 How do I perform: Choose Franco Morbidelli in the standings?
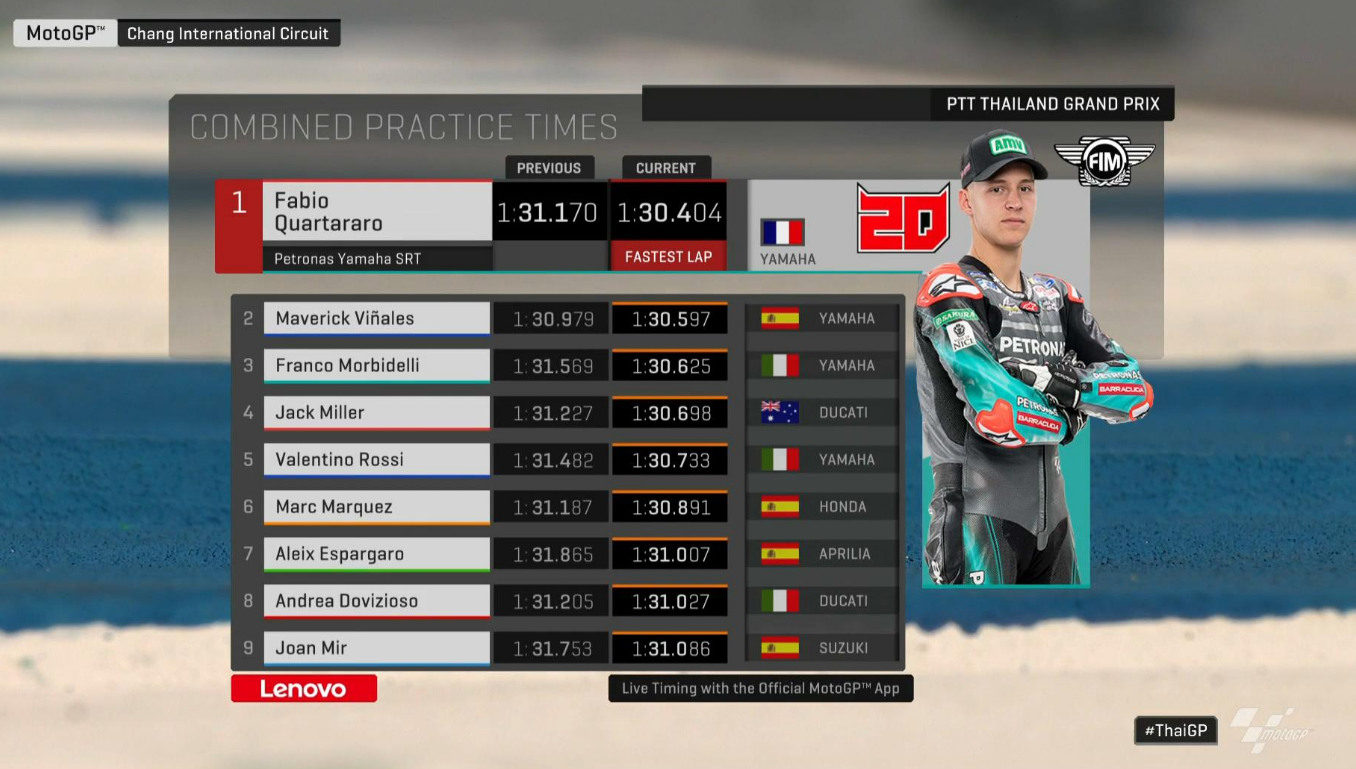pos(377,365)
